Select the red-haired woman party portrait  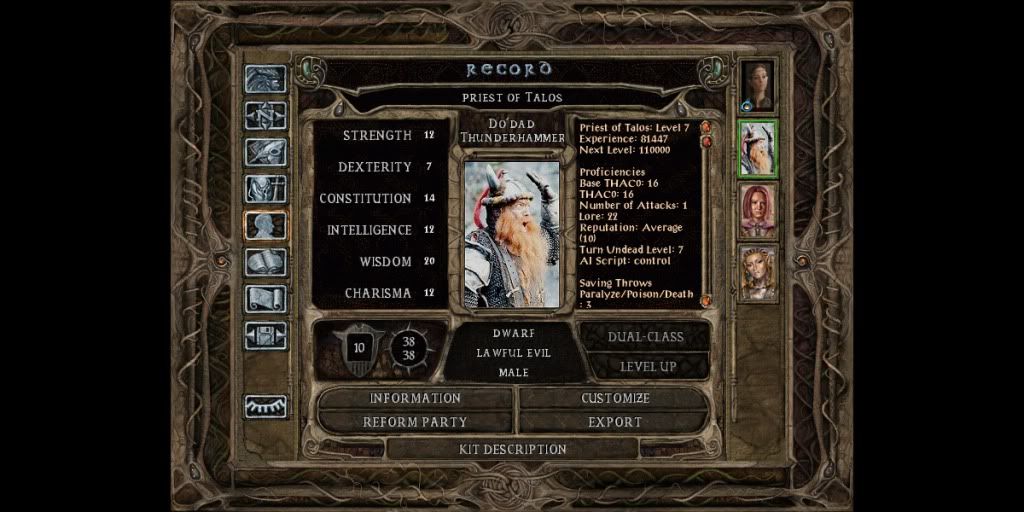[757, 210]
